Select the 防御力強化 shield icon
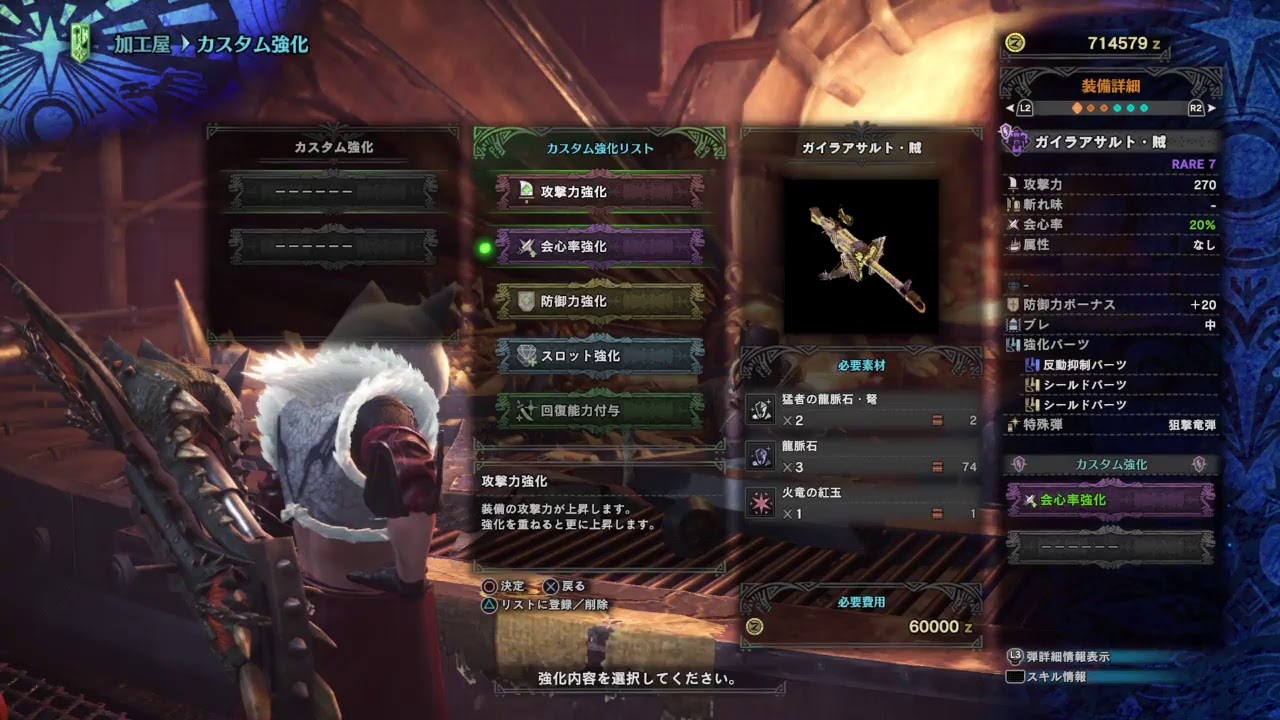 pyautogui.click(x=523, y=301)
